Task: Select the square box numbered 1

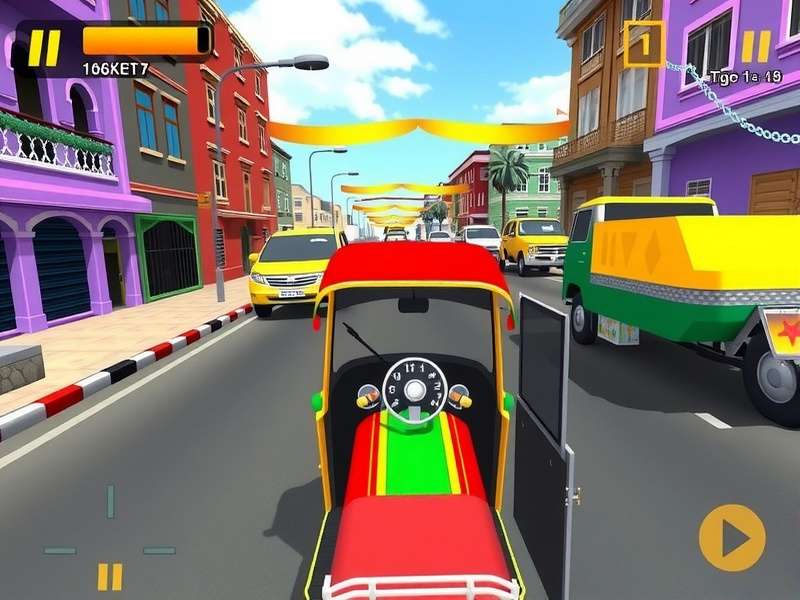Action: (643, 44)
